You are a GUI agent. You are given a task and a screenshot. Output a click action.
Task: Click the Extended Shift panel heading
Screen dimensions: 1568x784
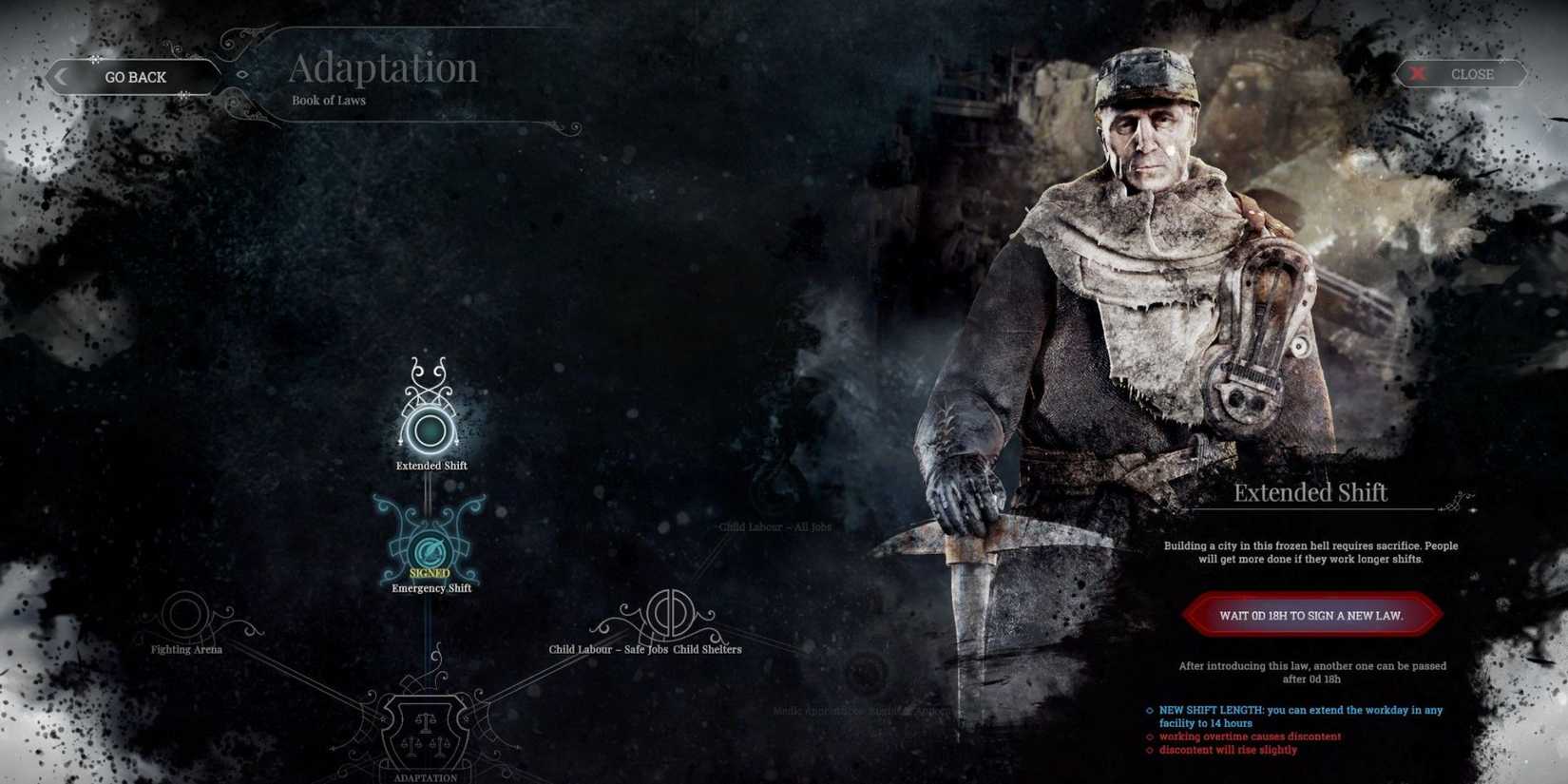(1310, 492)
